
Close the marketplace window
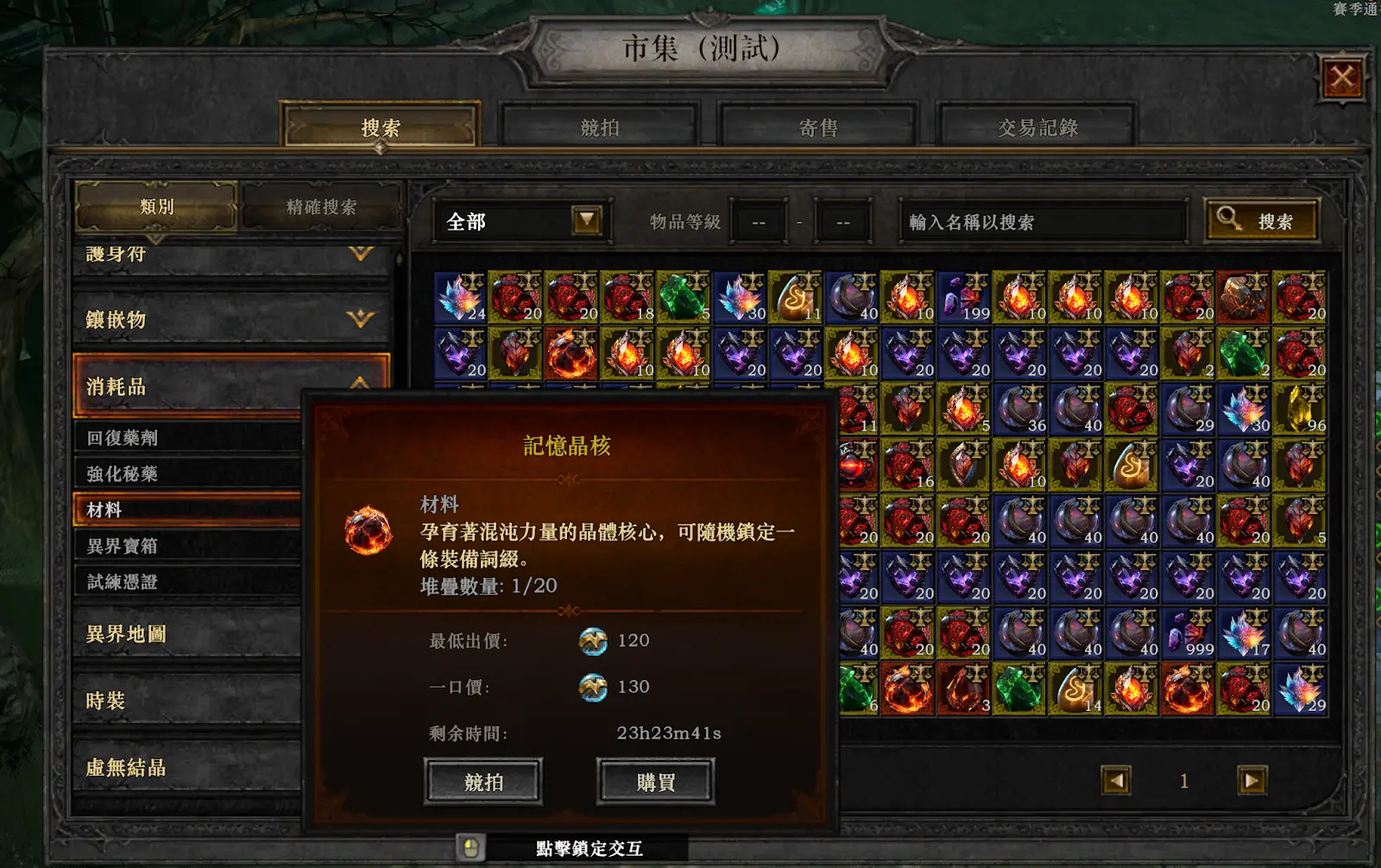[1342, 79]
